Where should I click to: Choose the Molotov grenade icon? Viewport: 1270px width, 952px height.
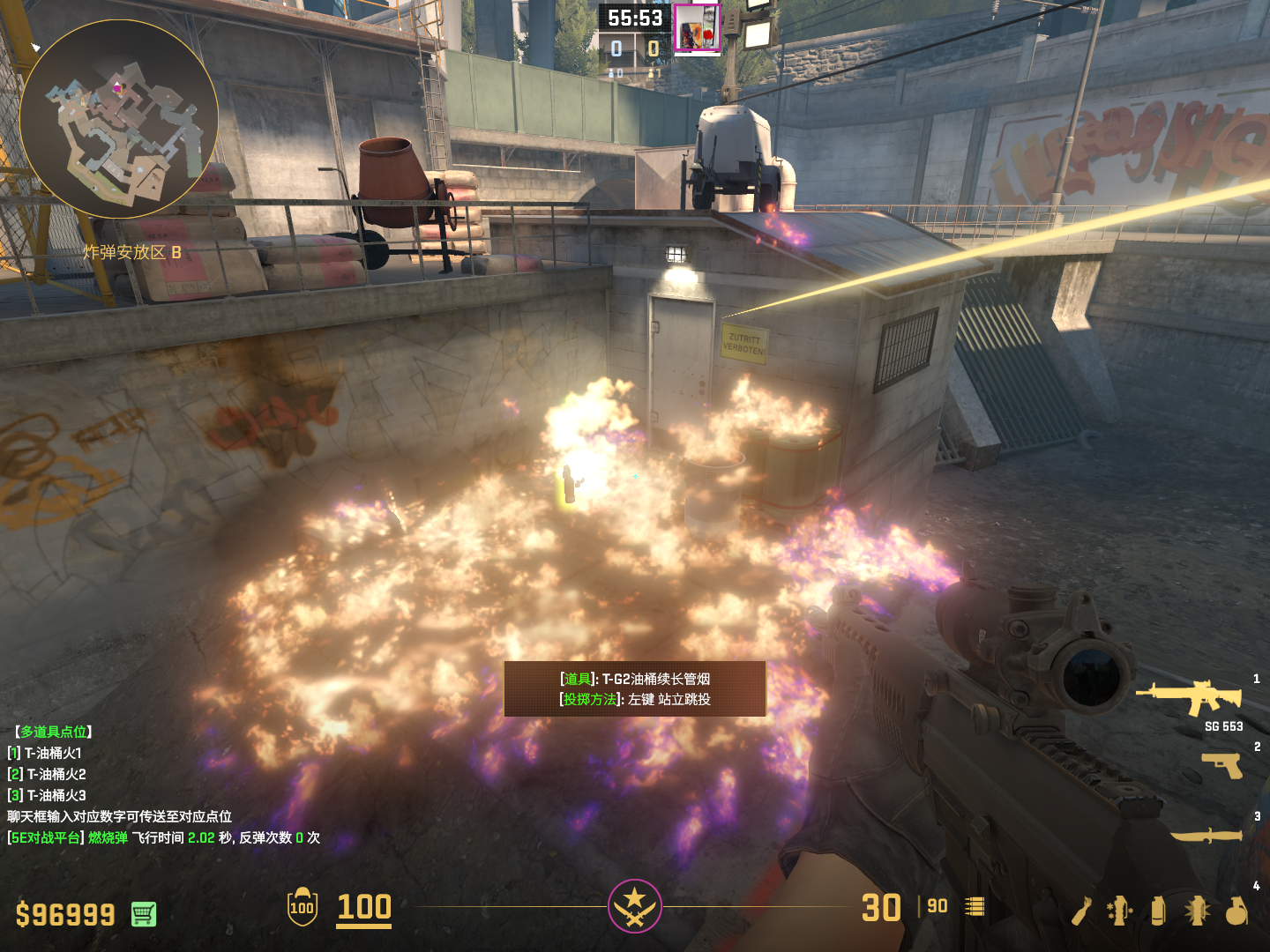point(1082,911)
